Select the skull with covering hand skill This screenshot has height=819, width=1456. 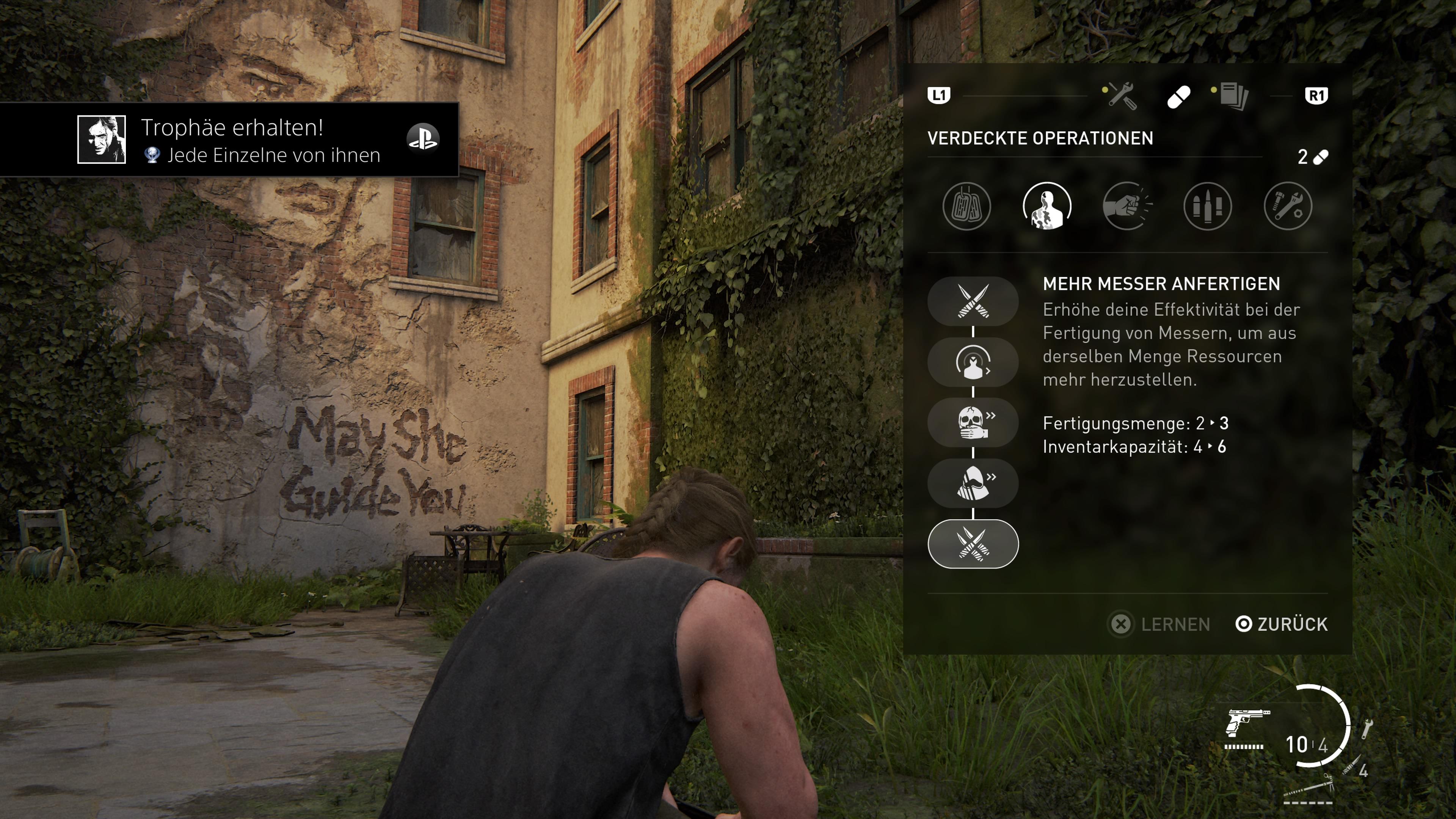(x=973, y=423)
